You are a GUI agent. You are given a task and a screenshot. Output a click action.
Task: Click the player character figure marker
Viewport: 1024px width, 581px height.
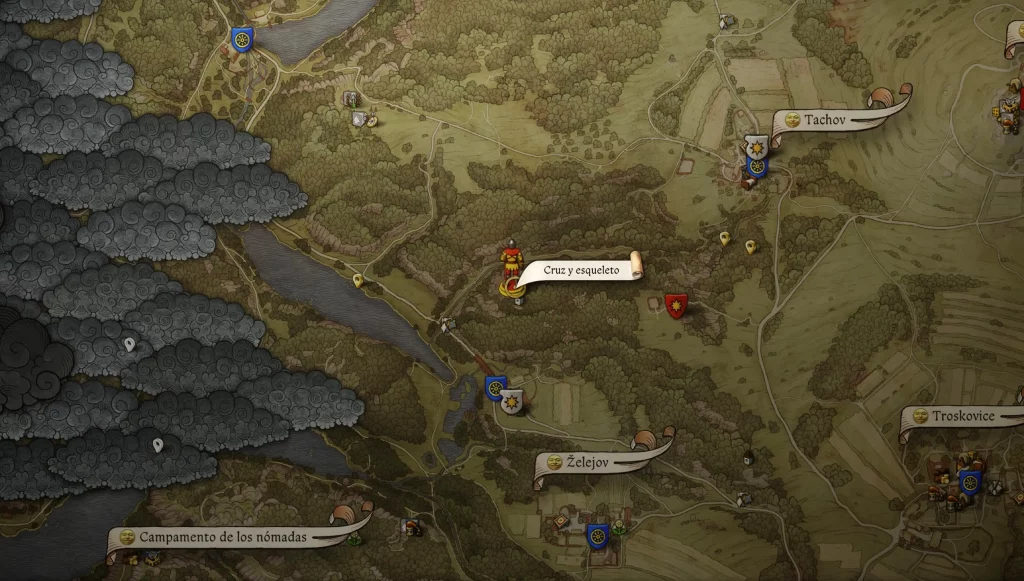tap(512, 268)
